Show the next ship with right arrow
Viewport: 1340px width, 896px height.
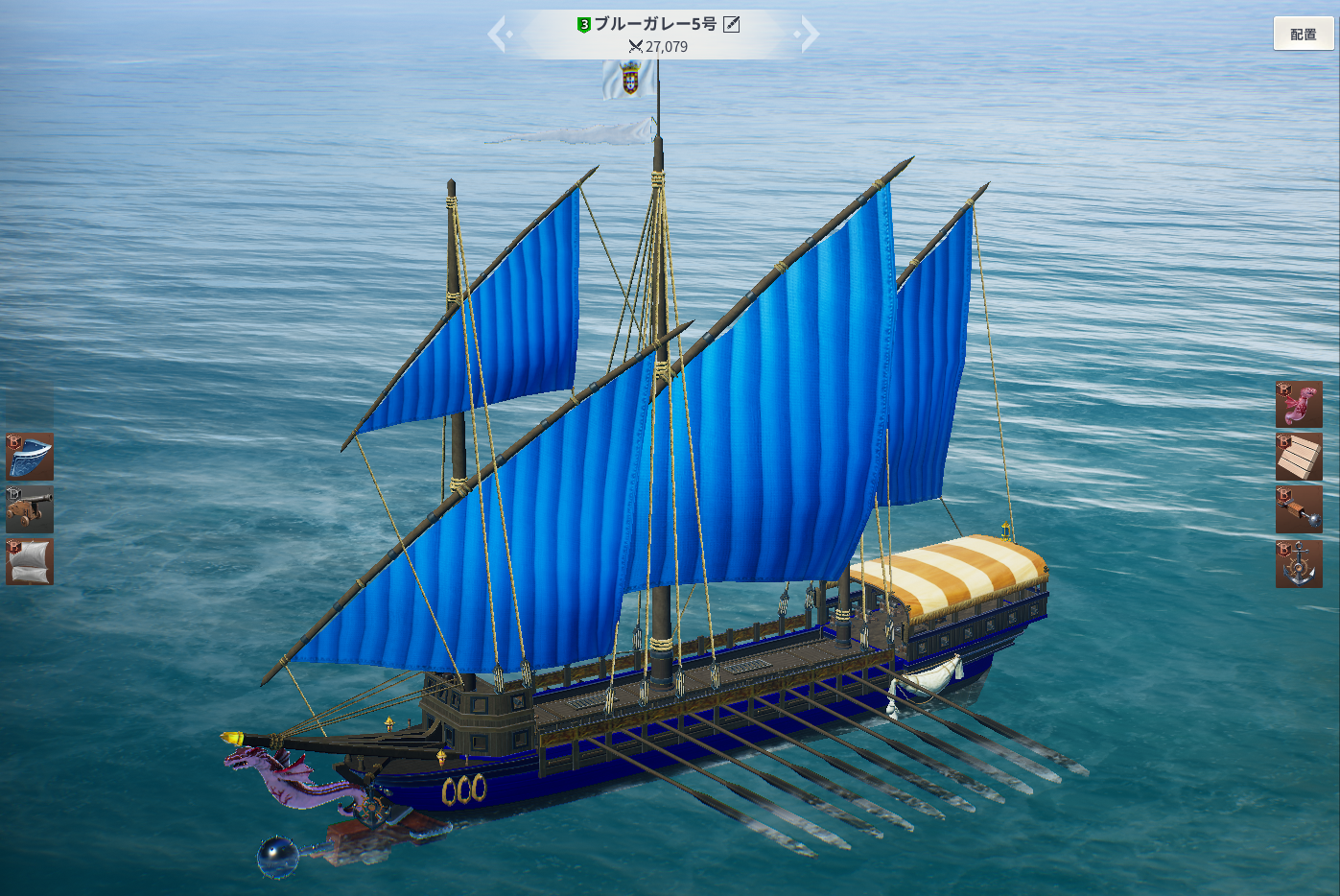pyautogui.click(x=810, y=35)
